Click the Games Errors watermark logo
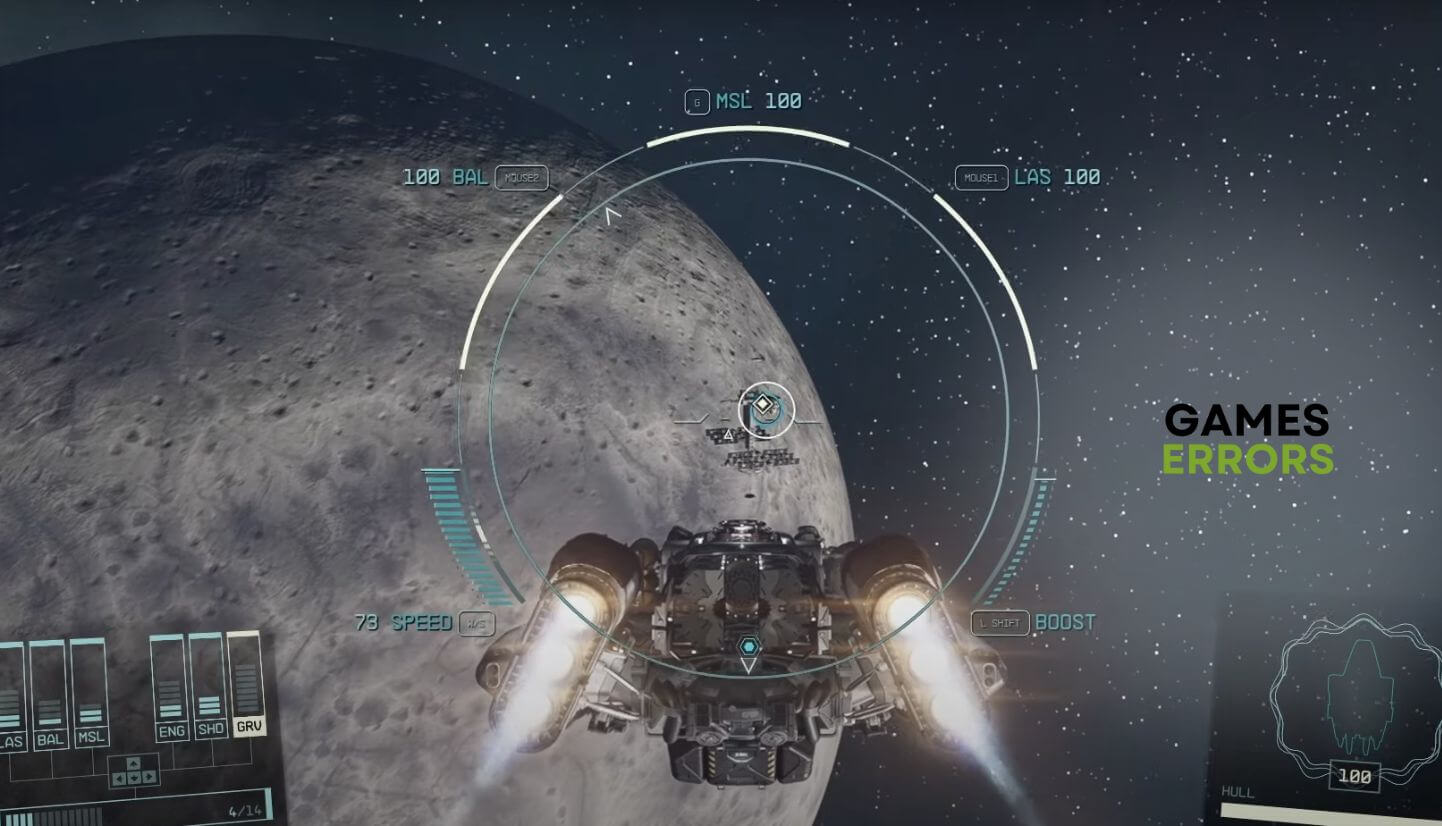Screen dimensions: 1442x826 1248,439
